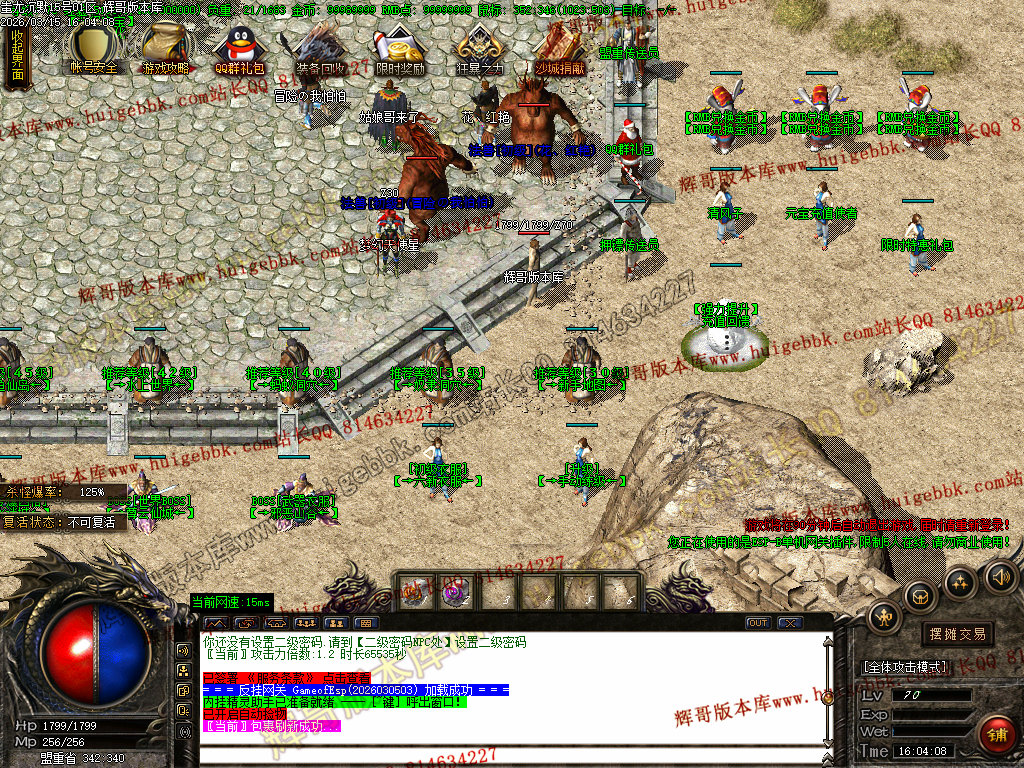The height and width of the screenshot is (768, 1024).
Task: Switch the 全体攻击模式 attack mode label
Action: [904, 666]
